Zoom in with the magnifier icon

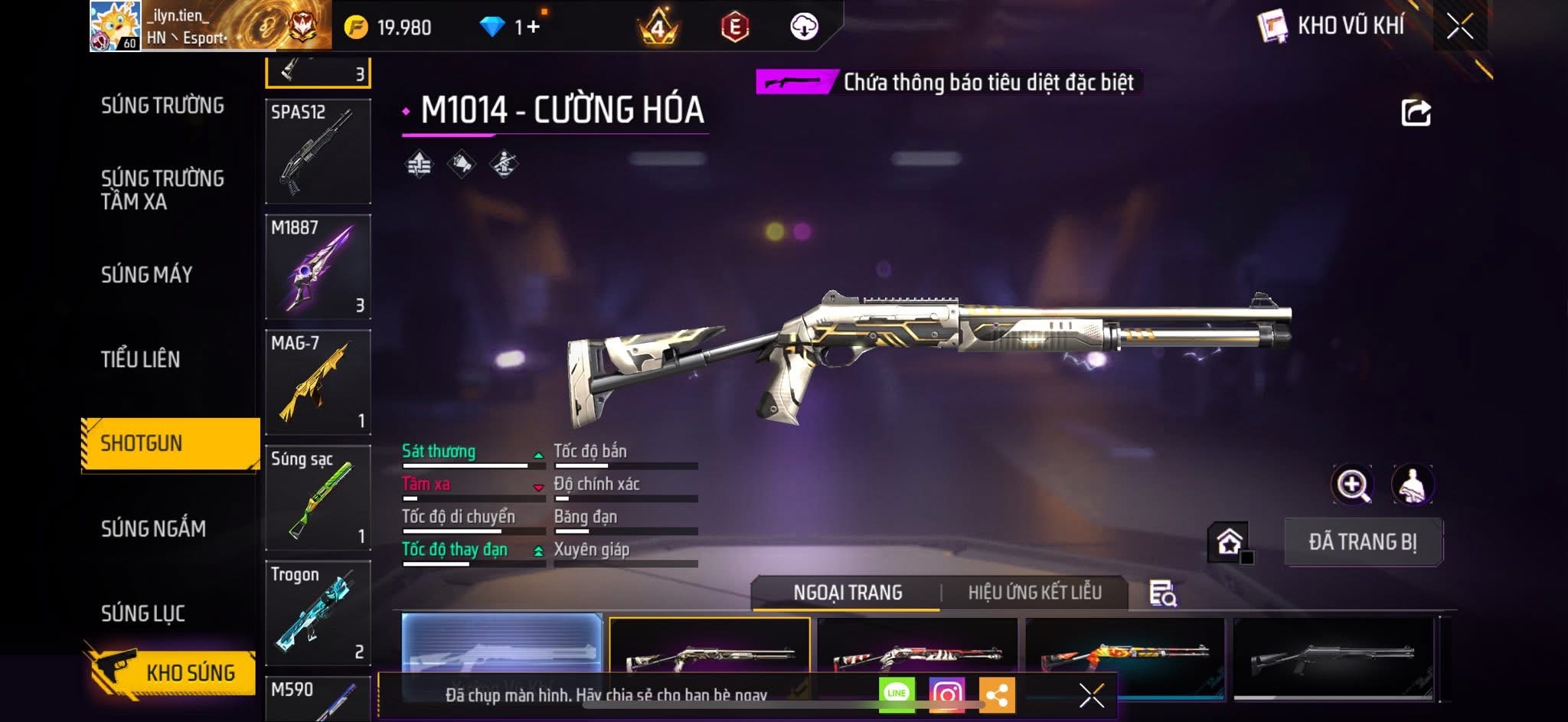click(x=1353, y=485)
